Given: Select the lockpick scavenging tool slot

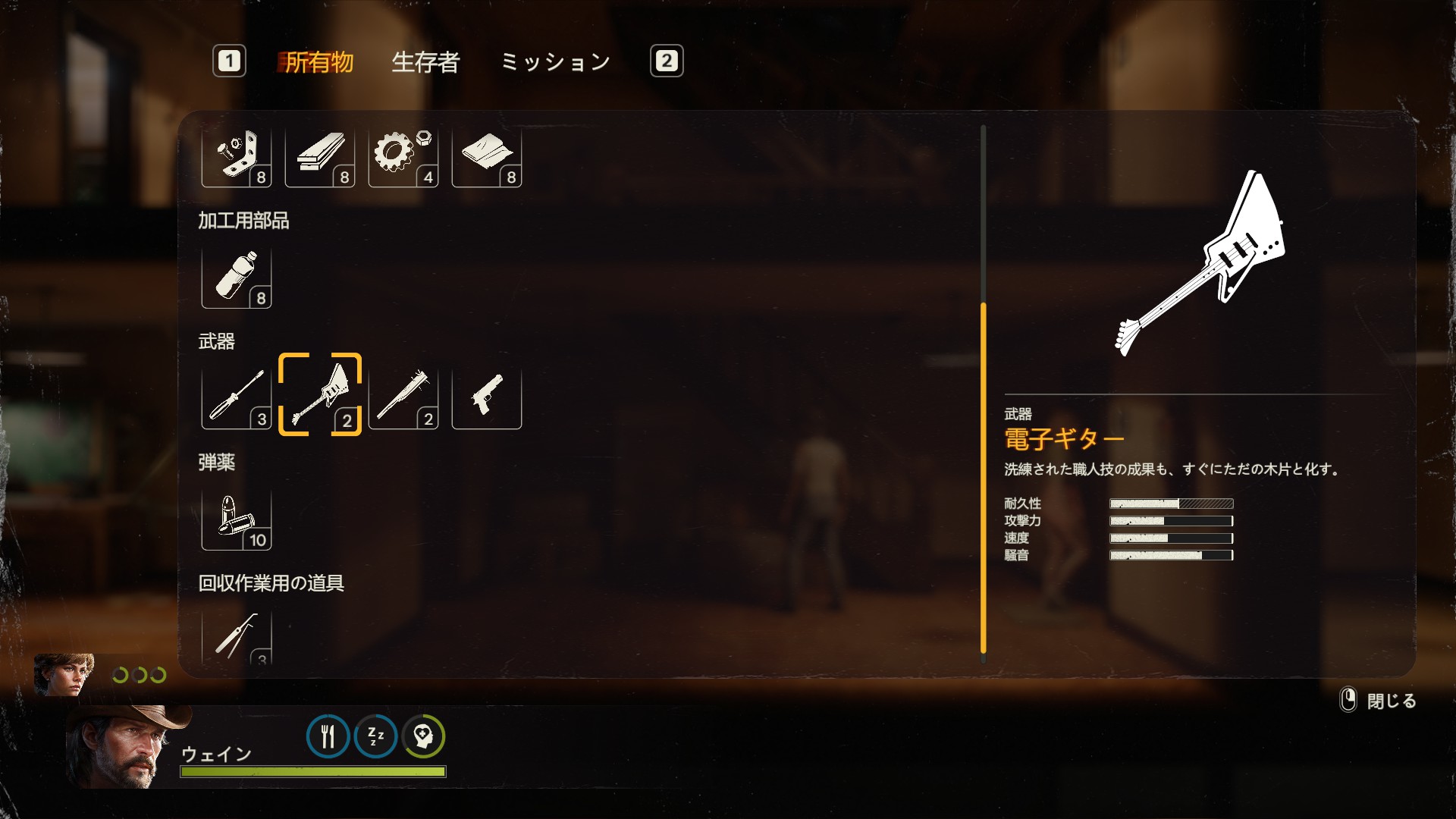Looking at the screenshot, I should 237,637.
